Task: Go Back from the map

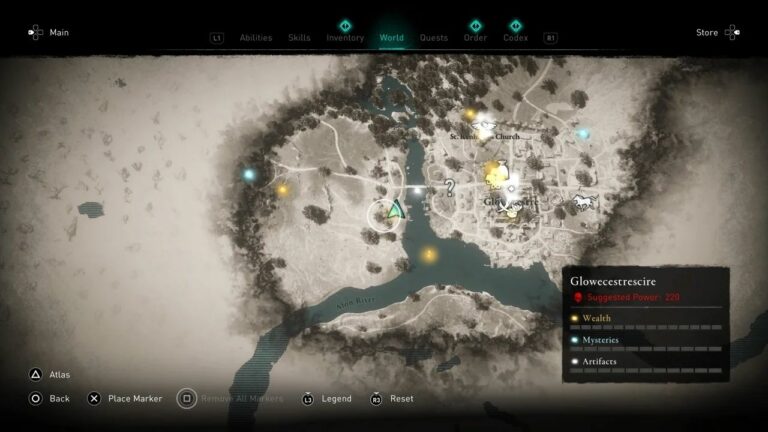Action: tap(59, 398)
